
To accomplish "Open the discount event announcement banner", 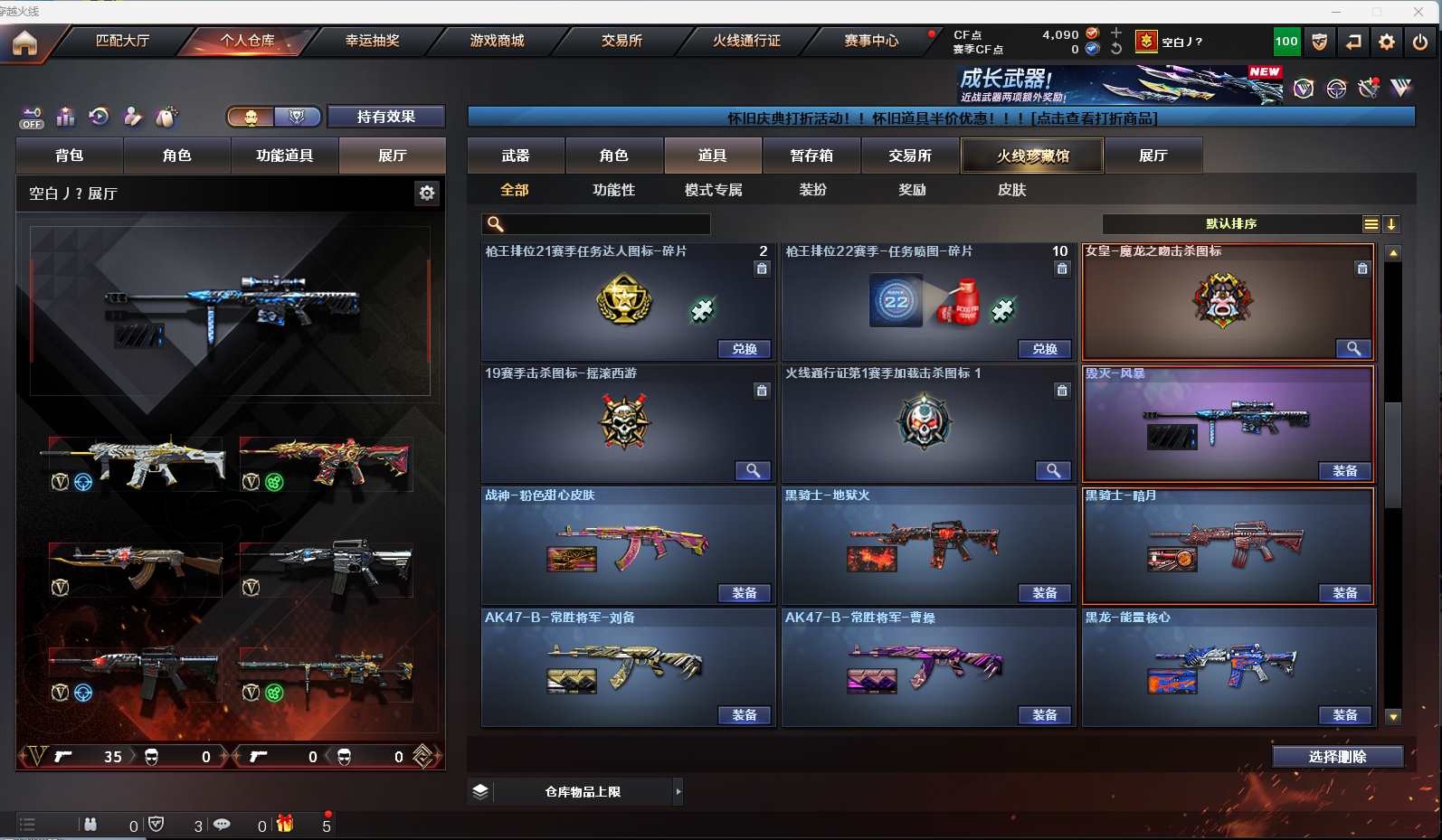I will click(x=941, y=118).
